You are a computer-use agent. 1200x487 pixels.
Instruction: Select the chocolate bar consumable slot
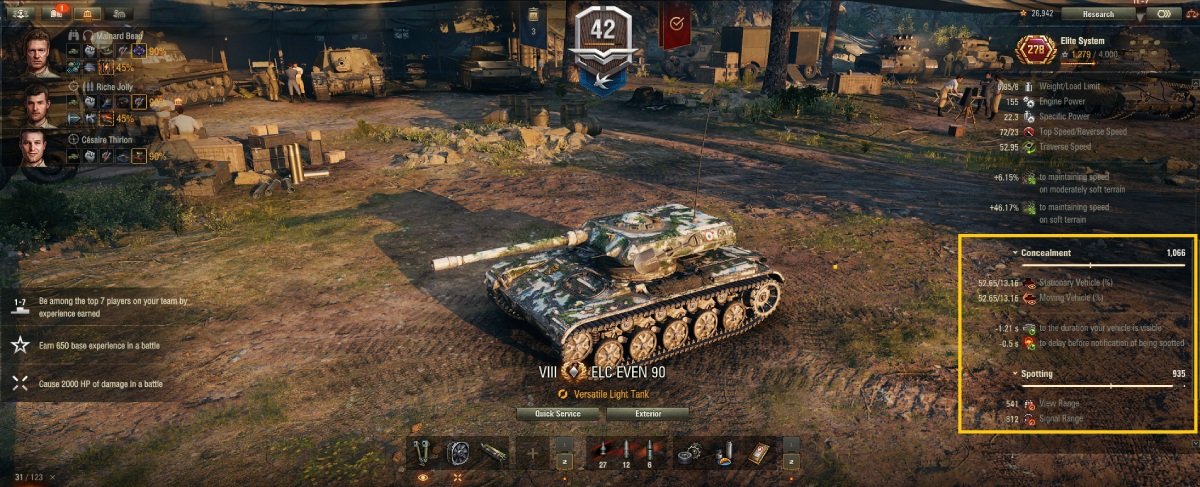point(756,454)
